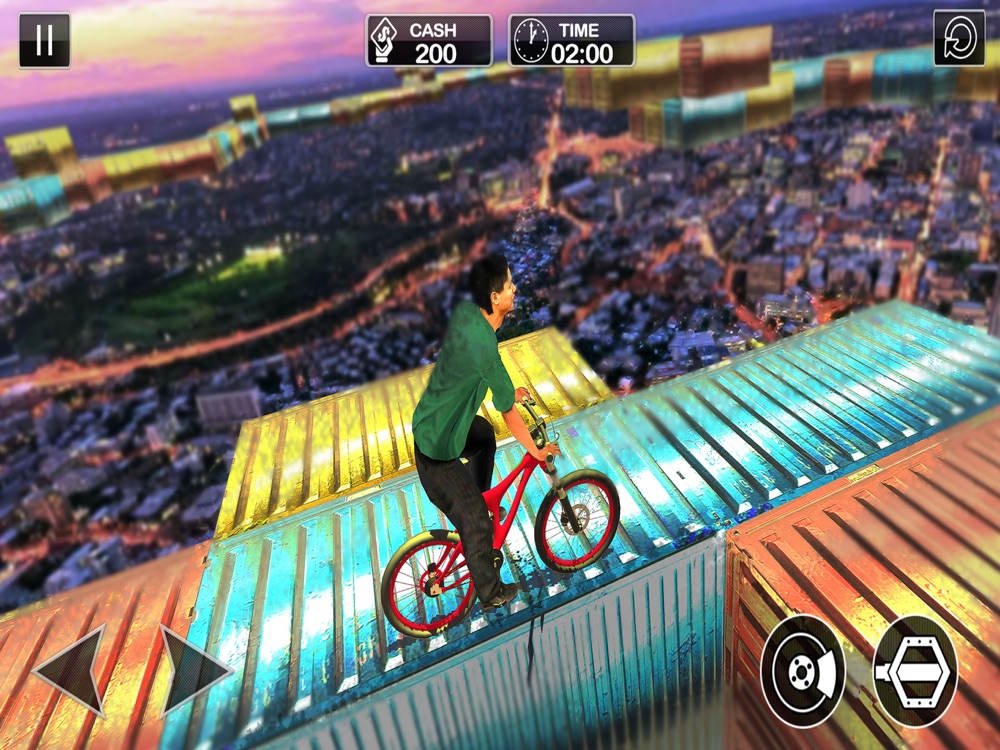Hit the disc brake button

click(x=803, y=671)
